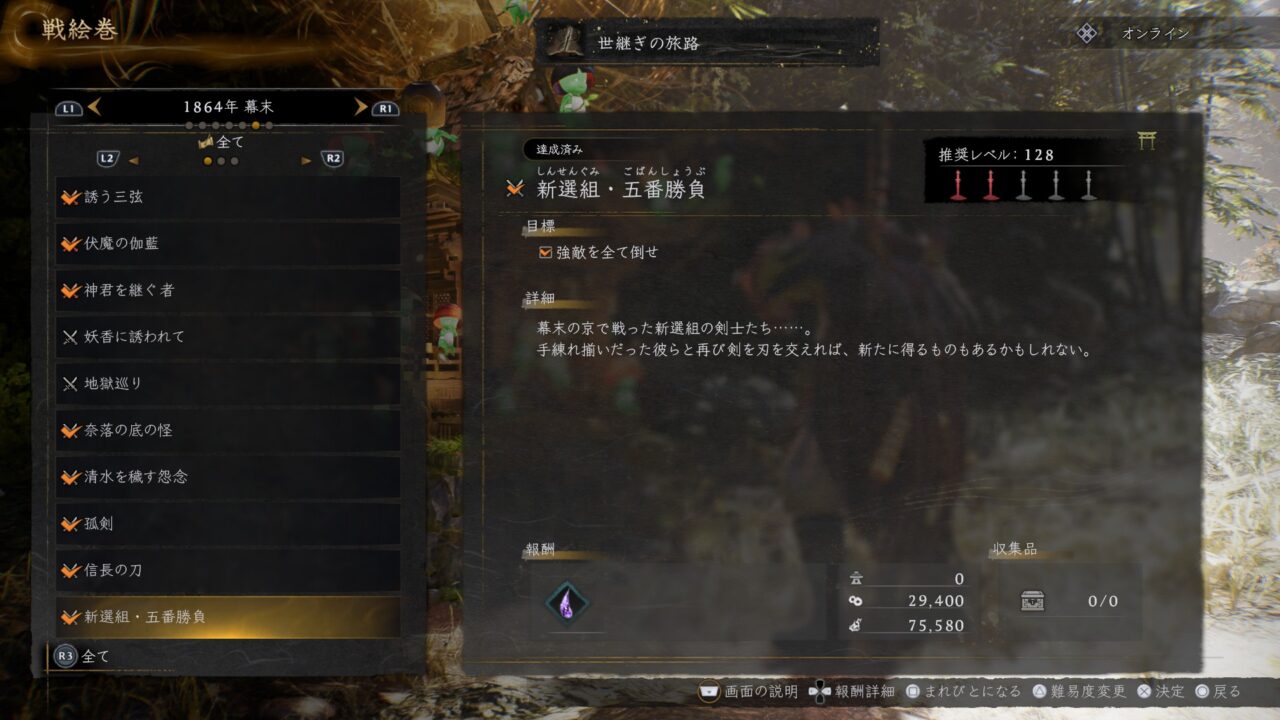Choose the mission 伏魔の伽藍

(x=228, y=244)
